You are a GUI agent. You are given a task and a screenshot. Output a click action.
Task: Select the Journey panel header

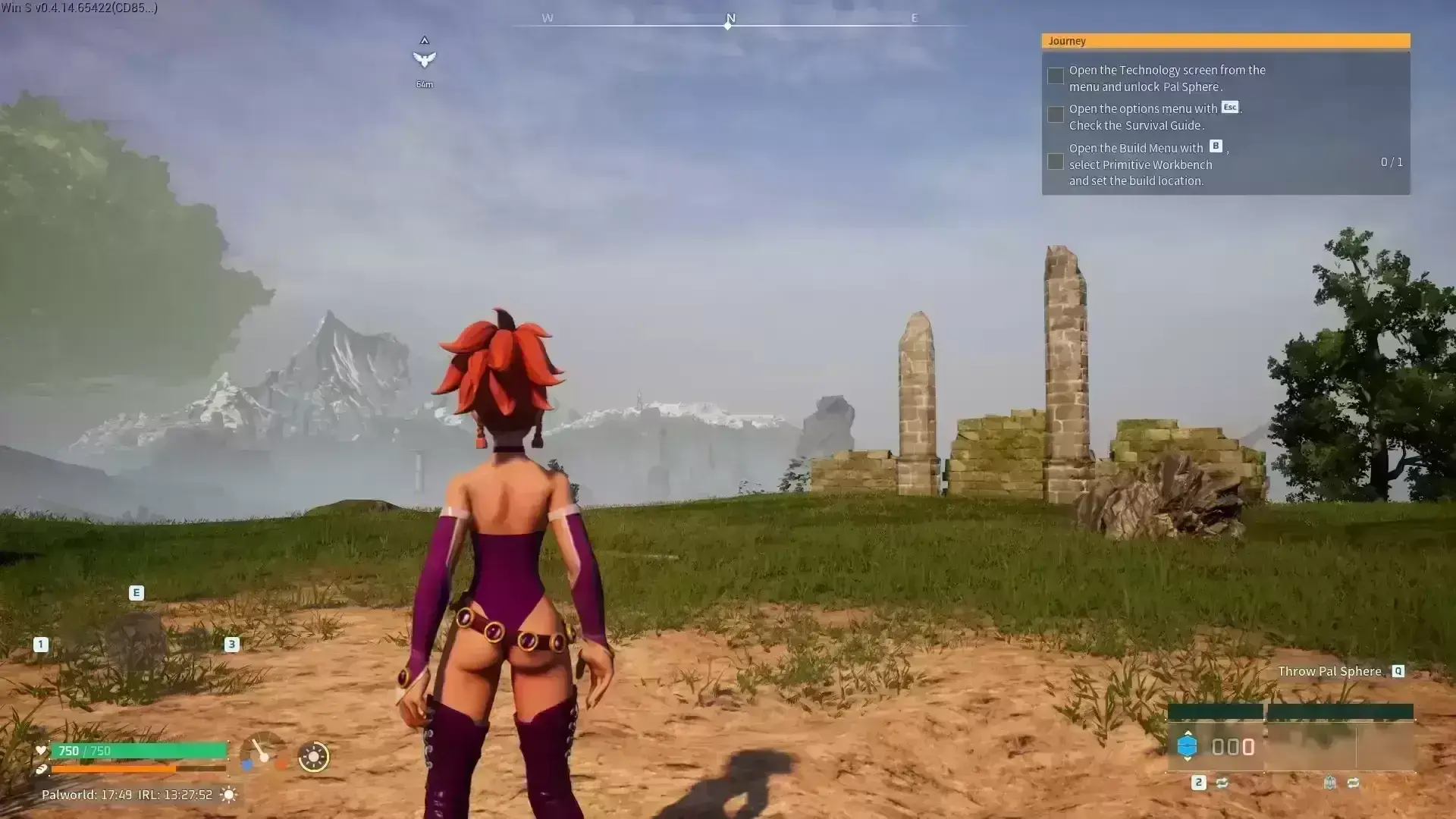pos(1225,41)
